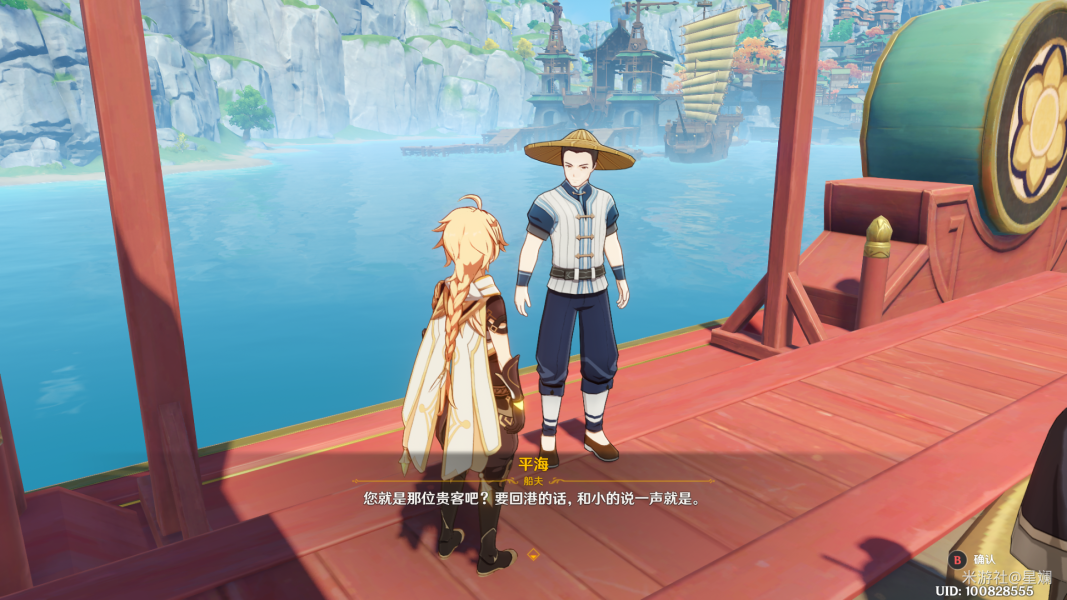The image size is (1067, 600).
Task: Click the orange diamond dialogue continue marker
Action: [x=533, y=553]
